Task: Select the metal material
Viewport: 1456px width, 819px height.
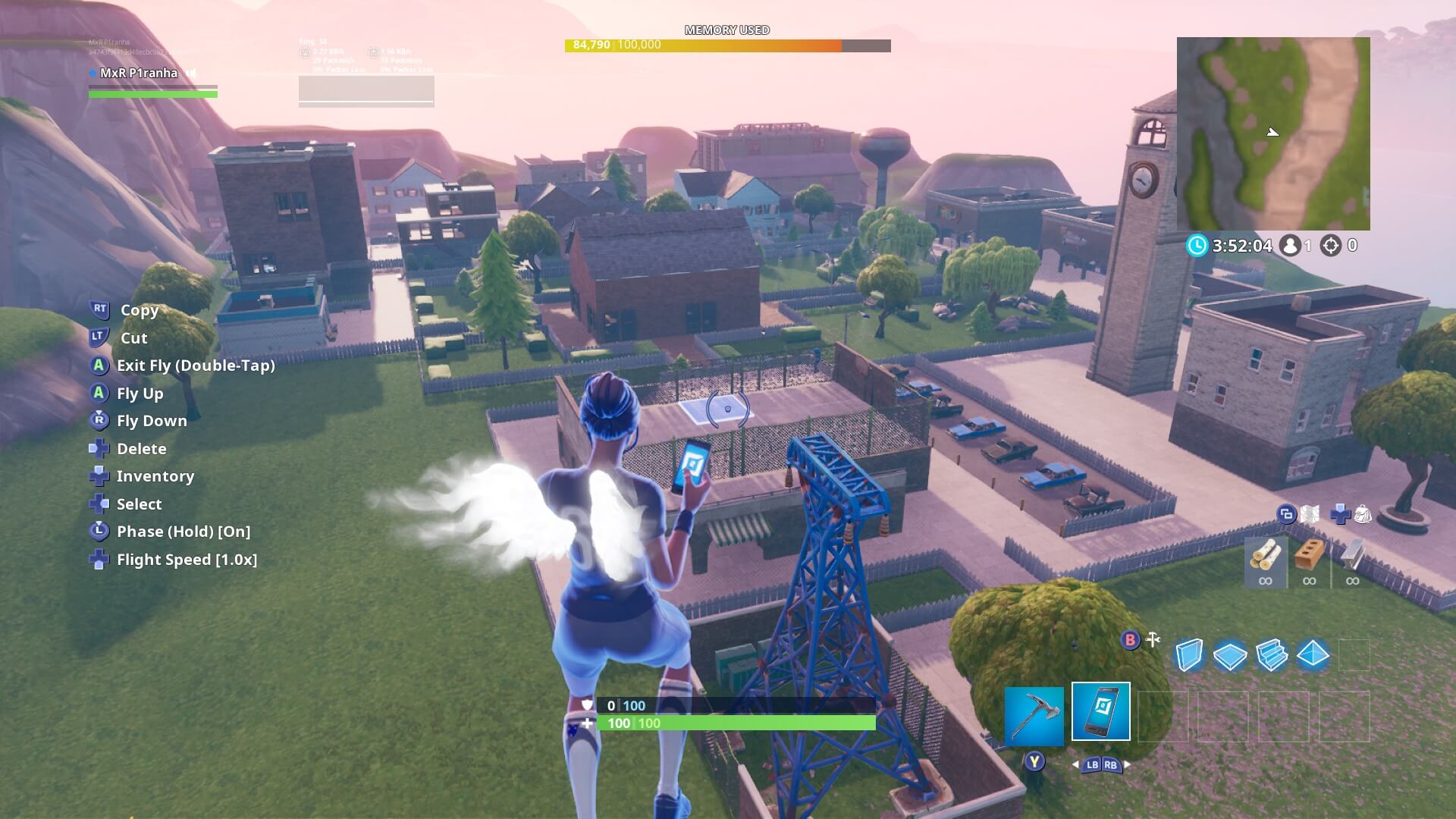Action: pyautogui.click(x=1352, y=562)
